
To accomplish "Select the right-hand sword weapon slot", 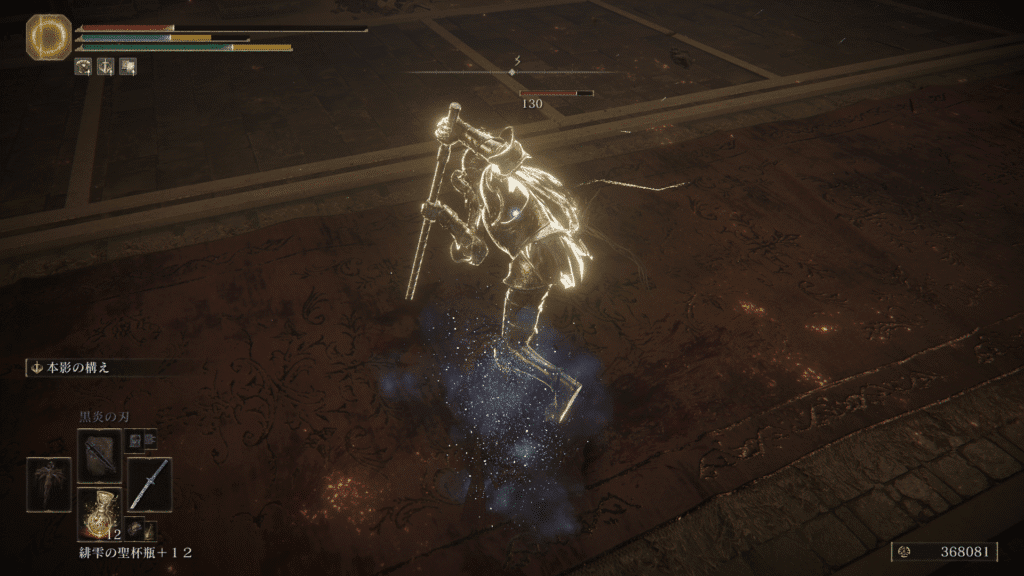I will click(x=149, y=484).
